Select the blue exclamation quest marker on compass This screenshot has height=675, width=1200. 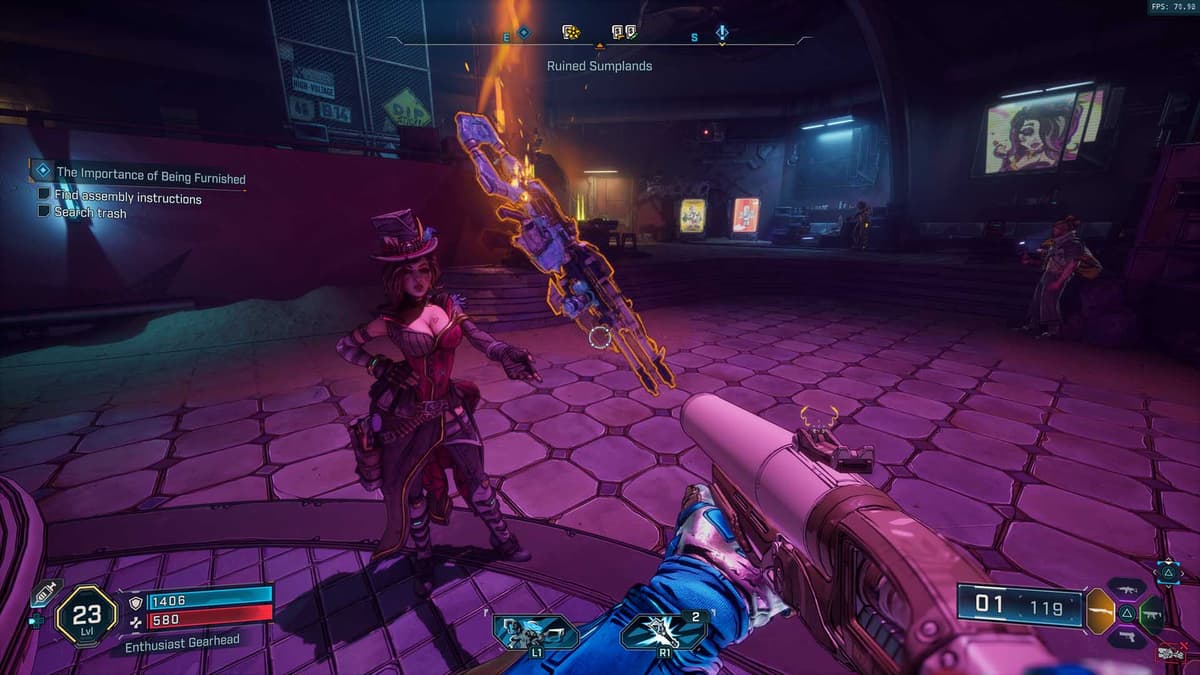[x=722, y=33]
